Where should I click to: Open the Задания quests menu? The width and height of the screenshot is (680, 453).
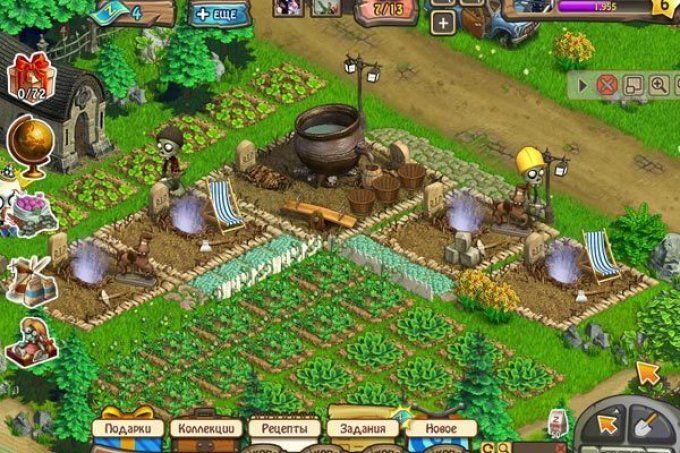click(364, 428)
